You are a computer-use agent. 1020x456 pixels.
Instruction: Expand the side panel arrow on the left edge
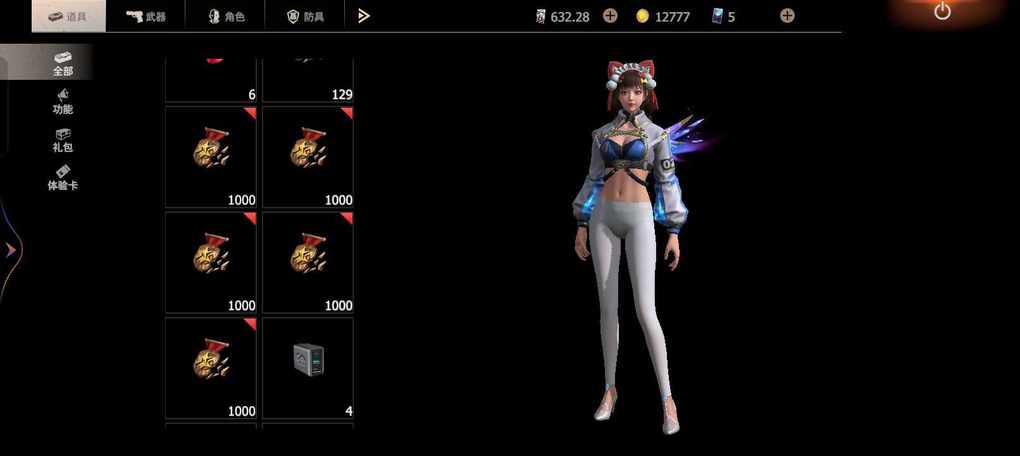(11, 250)
